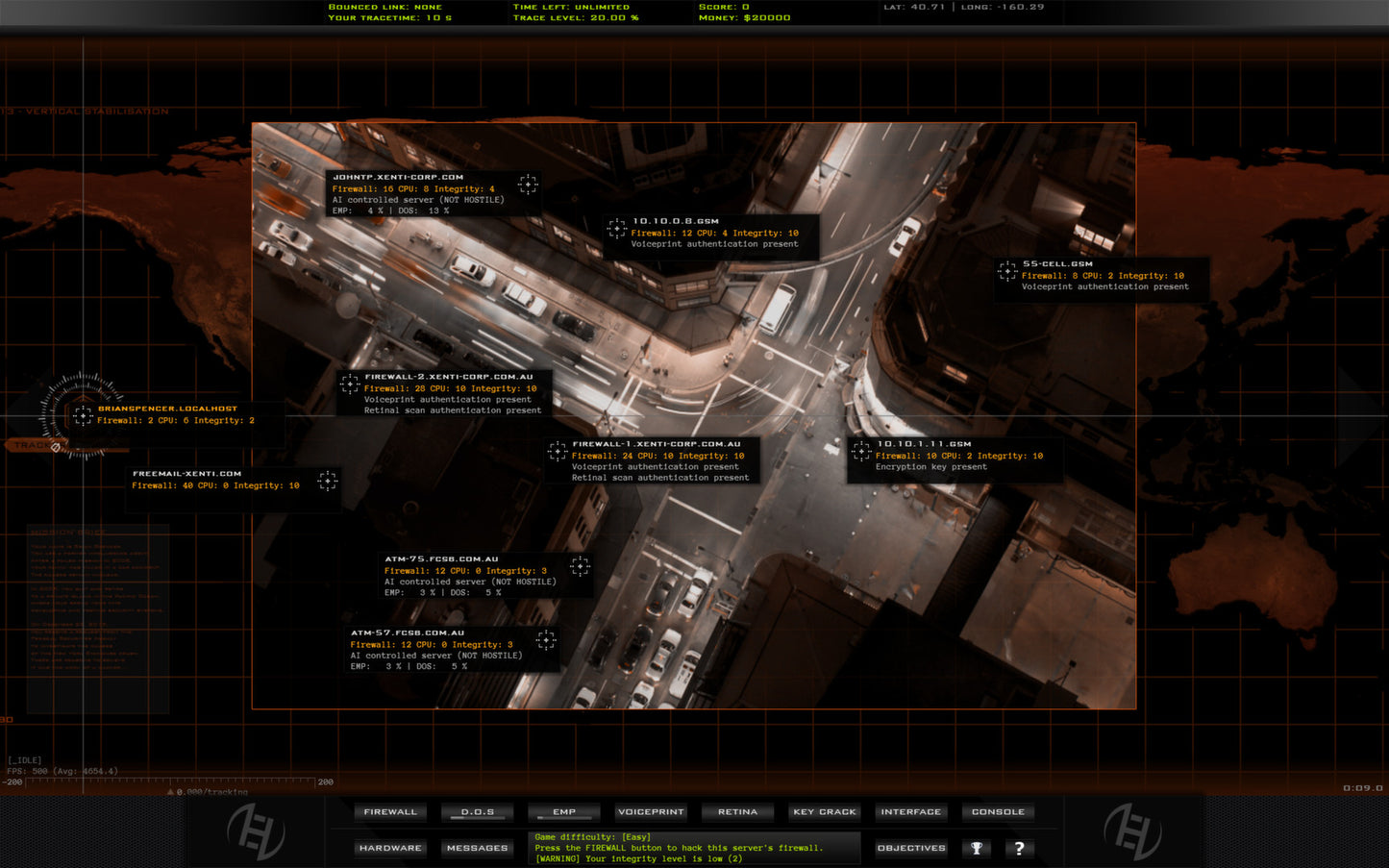Launch a D.O.S attack
Viewport: 1389px width, 868px height.
coord(477,811)
